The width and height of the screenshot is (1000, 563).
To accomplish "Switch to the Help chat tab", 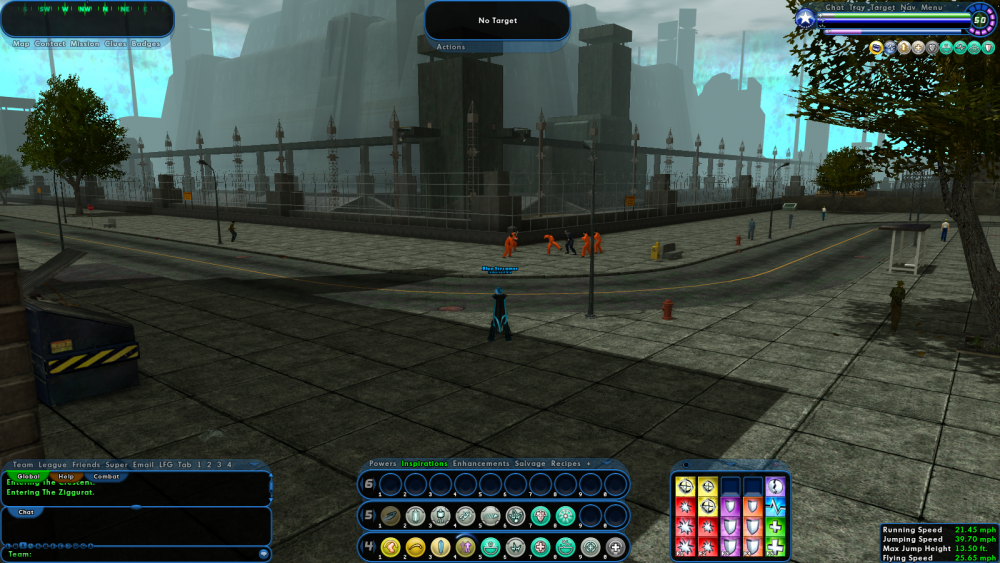I will click(x=65, y=477).
